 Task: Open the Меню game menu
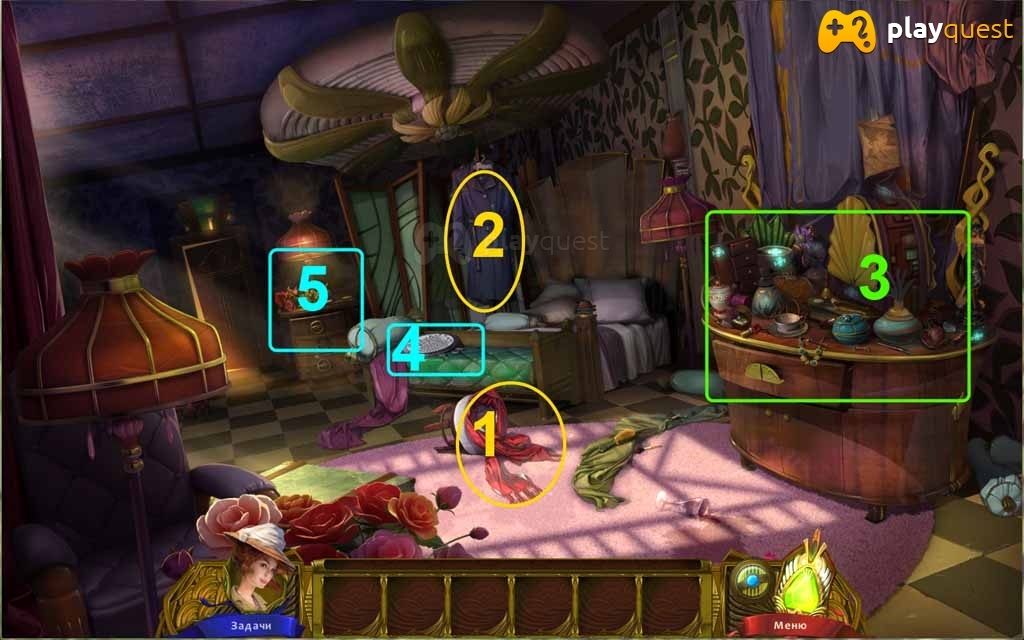pos(791,626)
